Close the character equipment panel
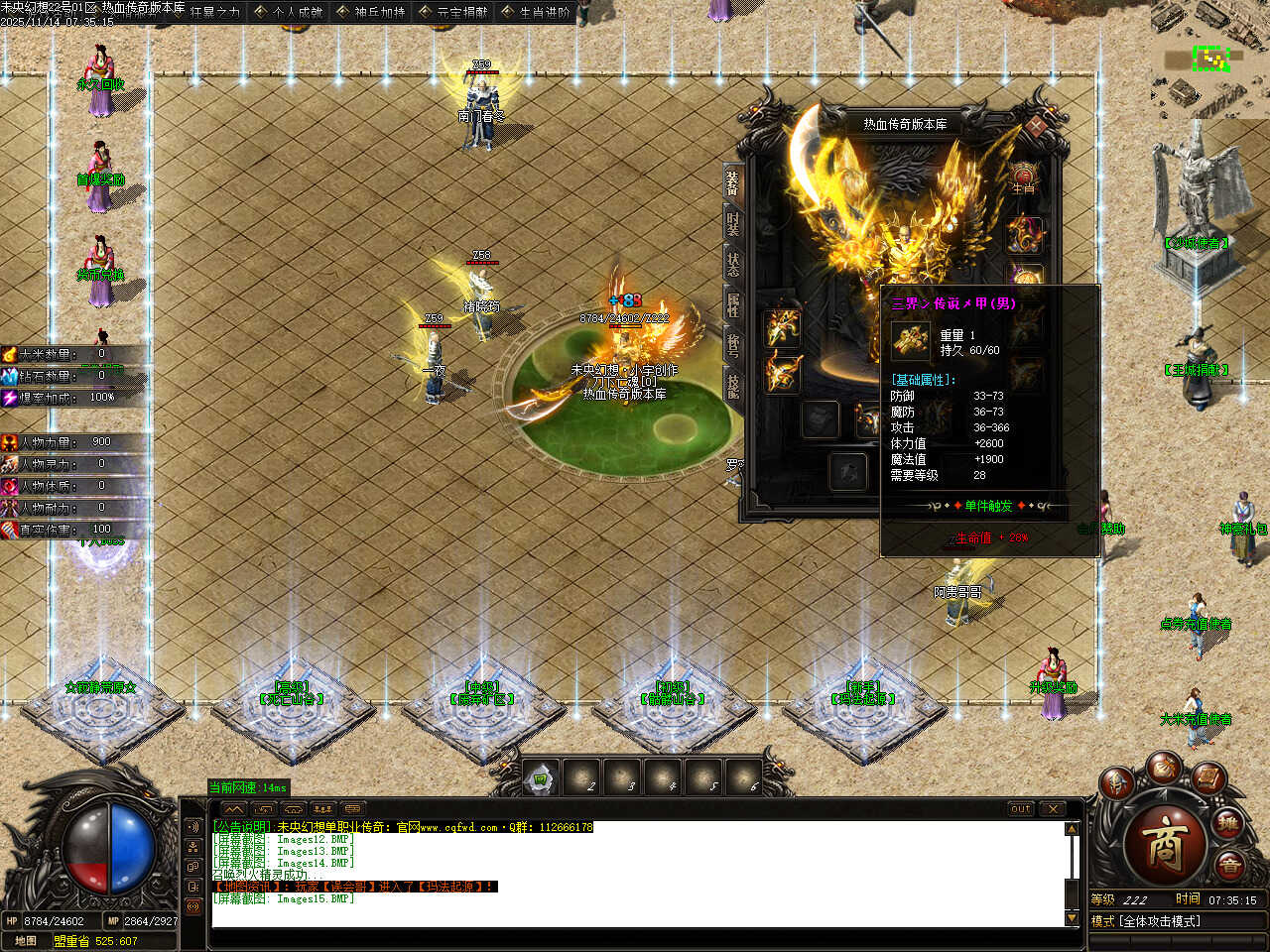 [x=1037, y=127]
